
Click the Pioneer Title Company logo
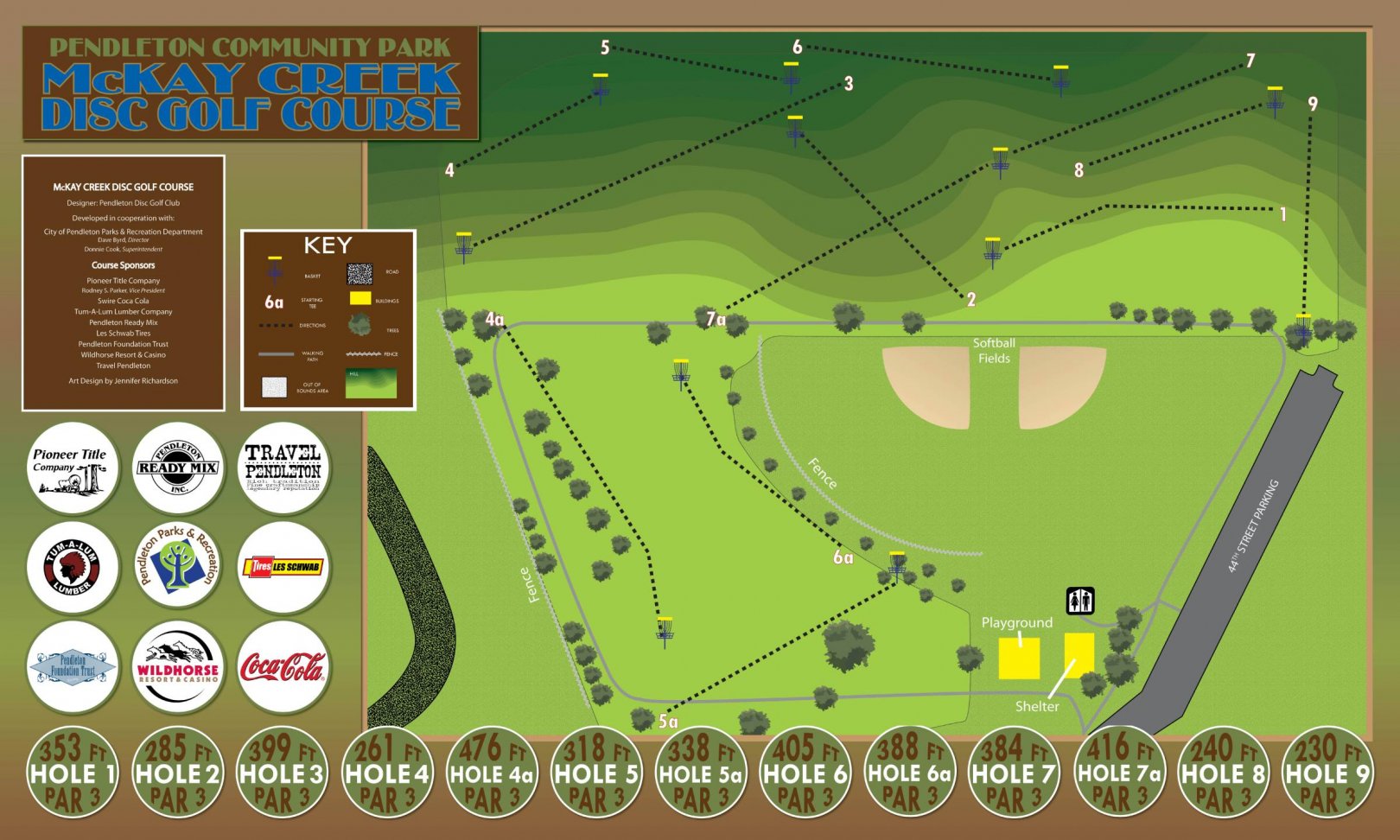pos(73,468)
